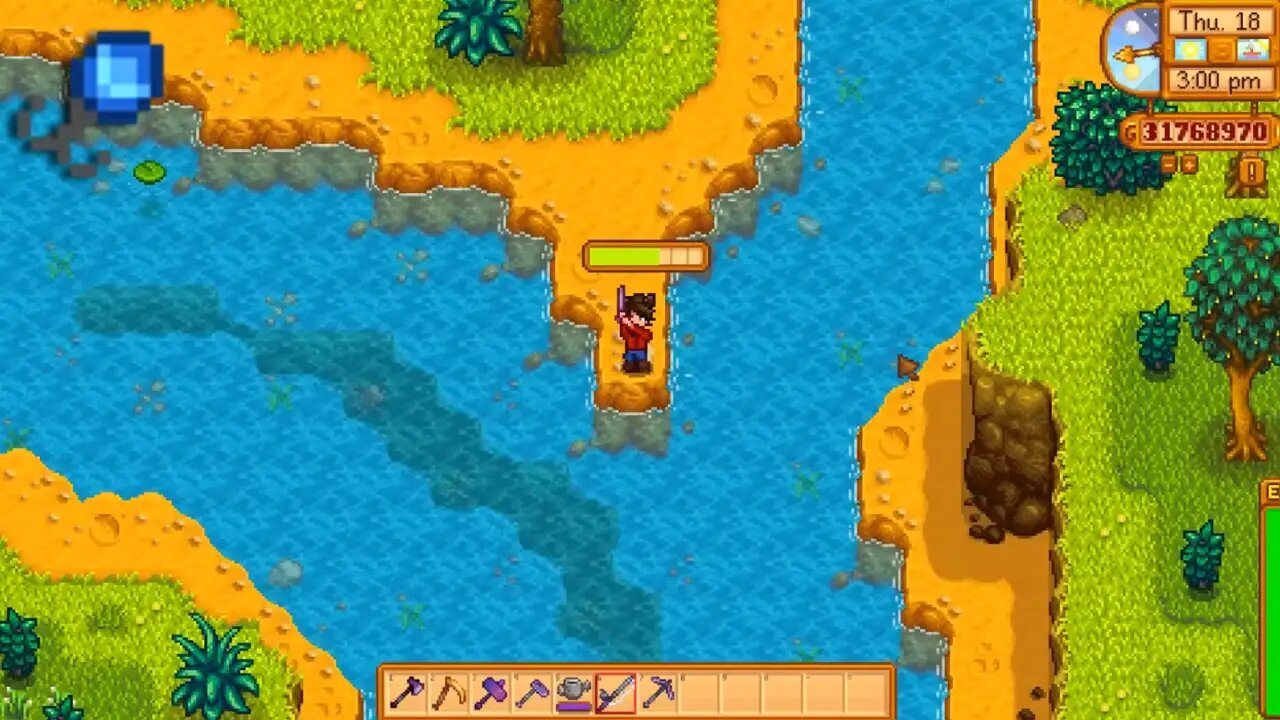Image resolution: width=1280 pixels, height=720 pixels.
Task: Click the sunny weather icon
Action: [1191, 50]
